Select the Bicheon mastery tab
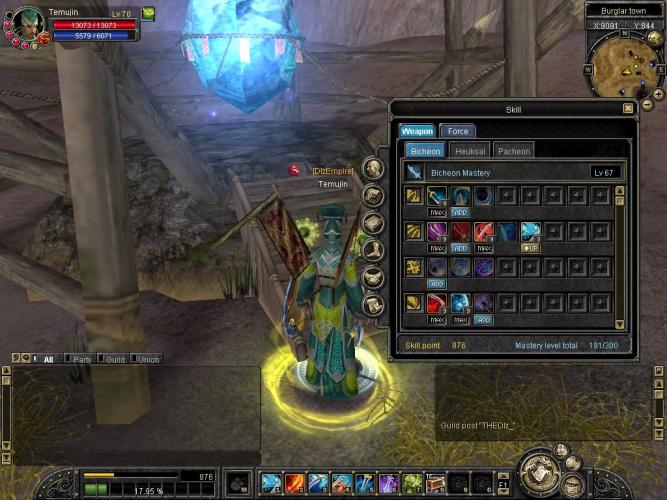 coord(425,151)
